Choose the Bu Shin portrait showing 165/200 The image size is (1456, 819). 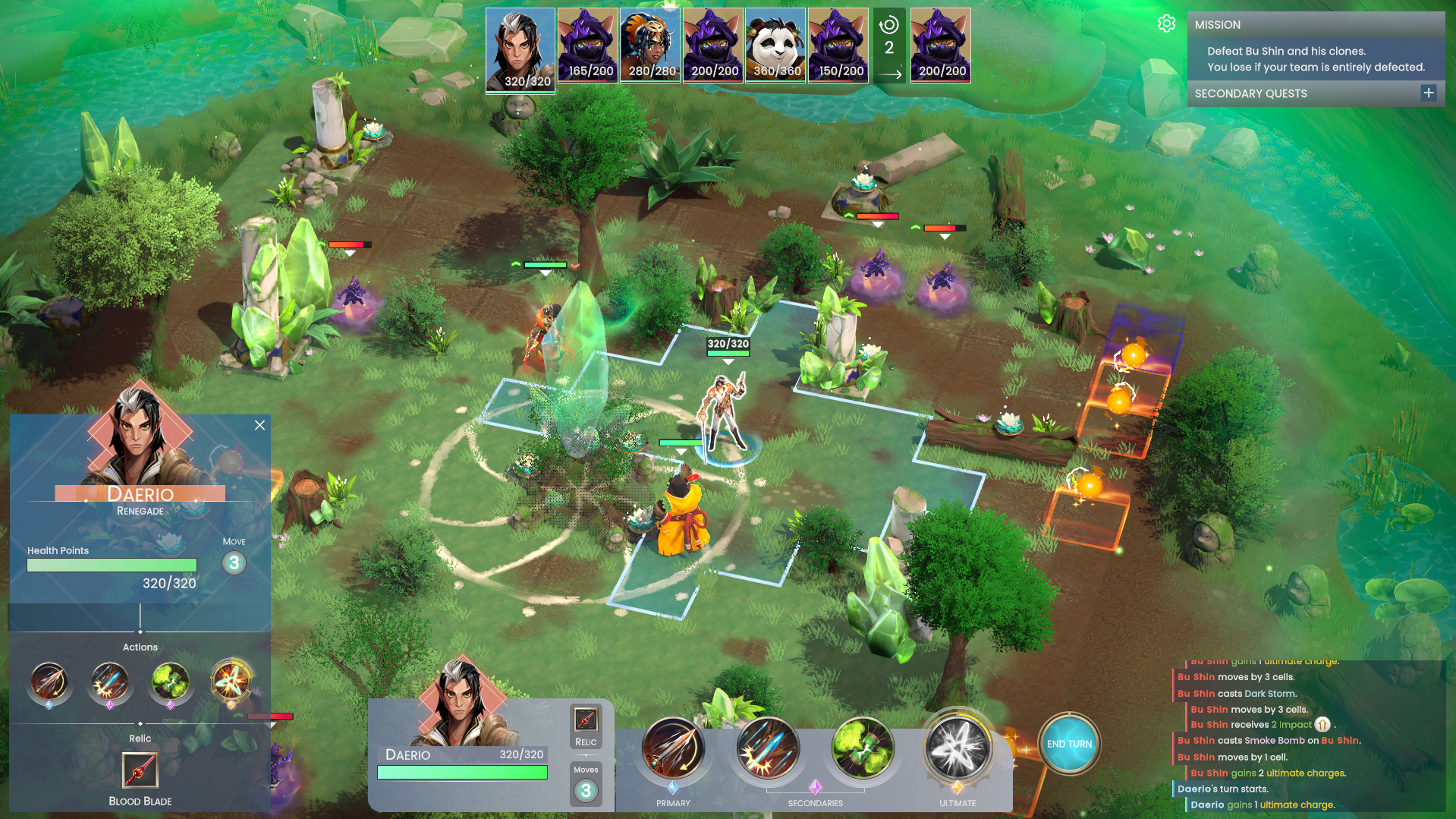coord(588,45)
